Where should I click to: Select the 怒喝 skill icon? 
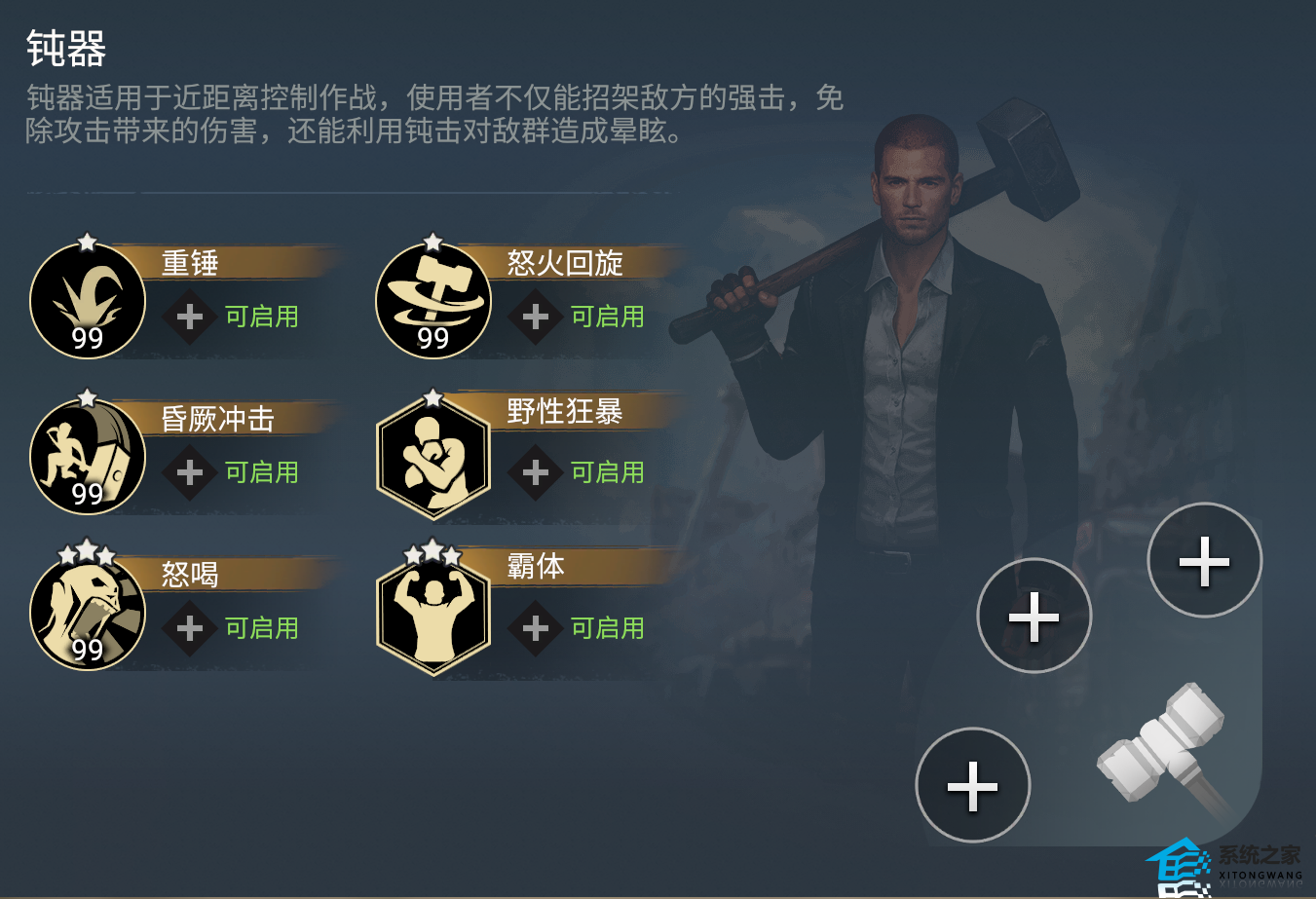pyautogui.click(x=88, y=612)
